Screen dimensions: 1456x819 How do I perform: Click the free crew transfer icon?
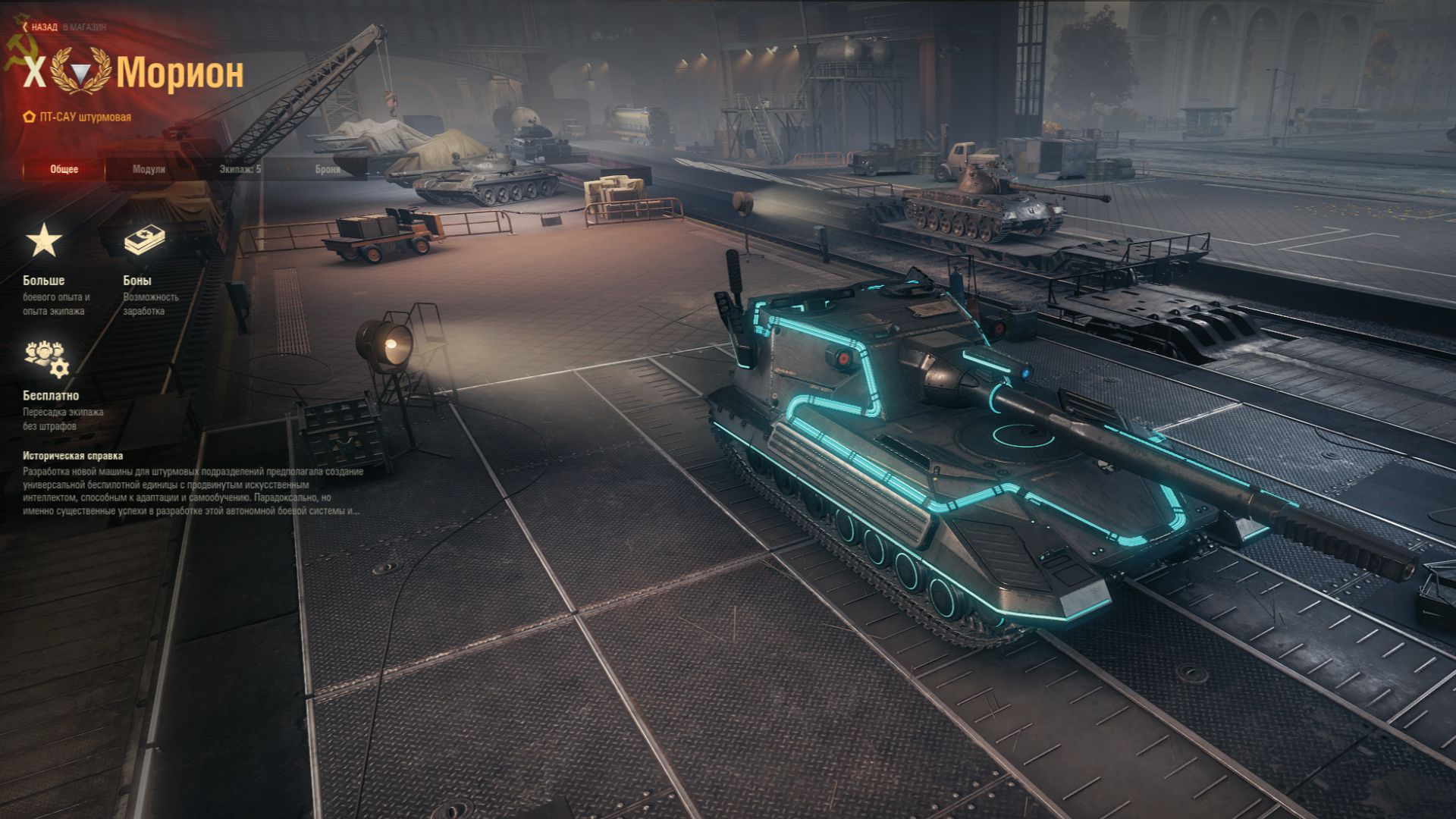(46, 358)
